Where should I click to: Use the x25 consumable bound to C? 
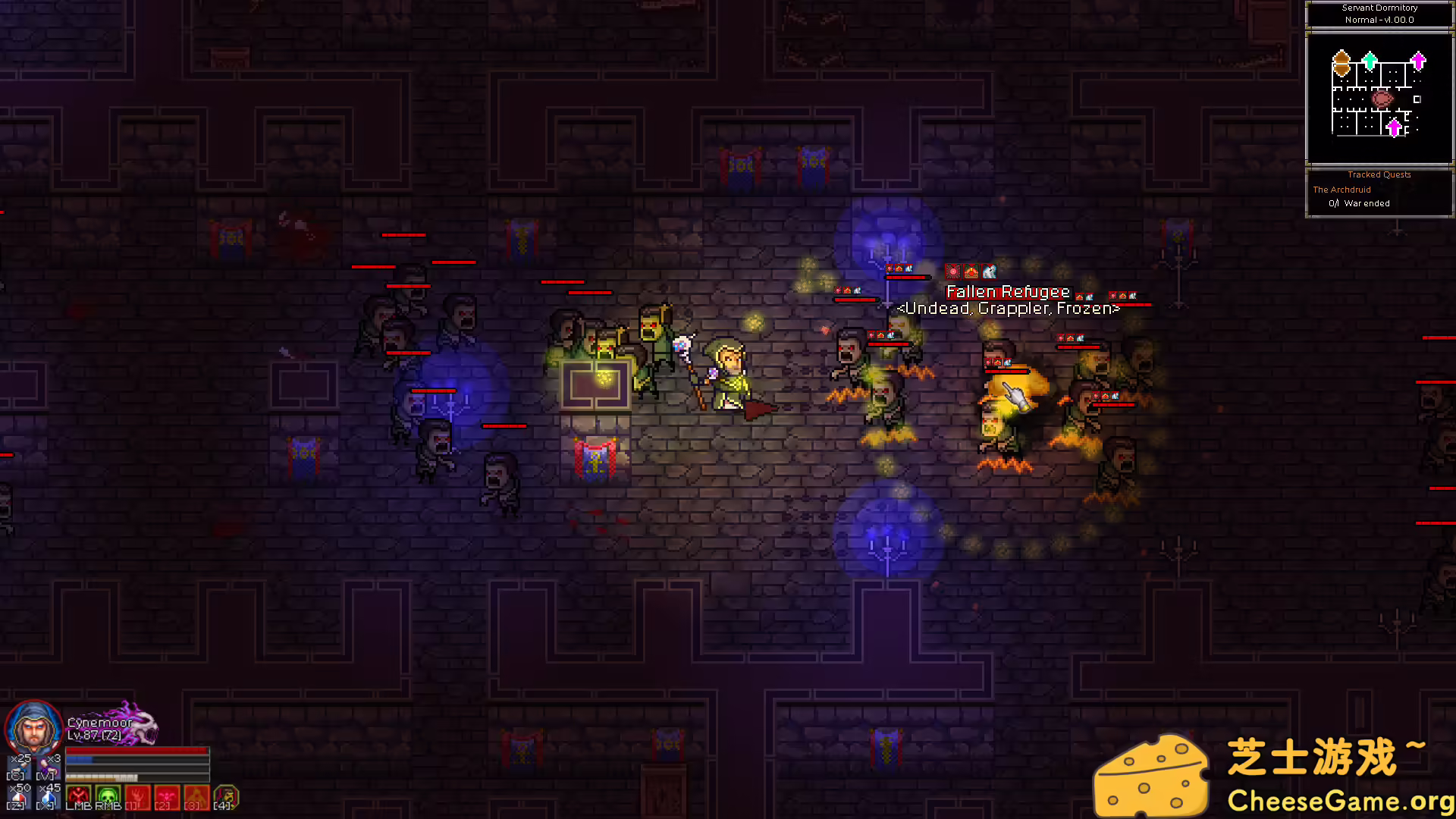pos(19,767)
